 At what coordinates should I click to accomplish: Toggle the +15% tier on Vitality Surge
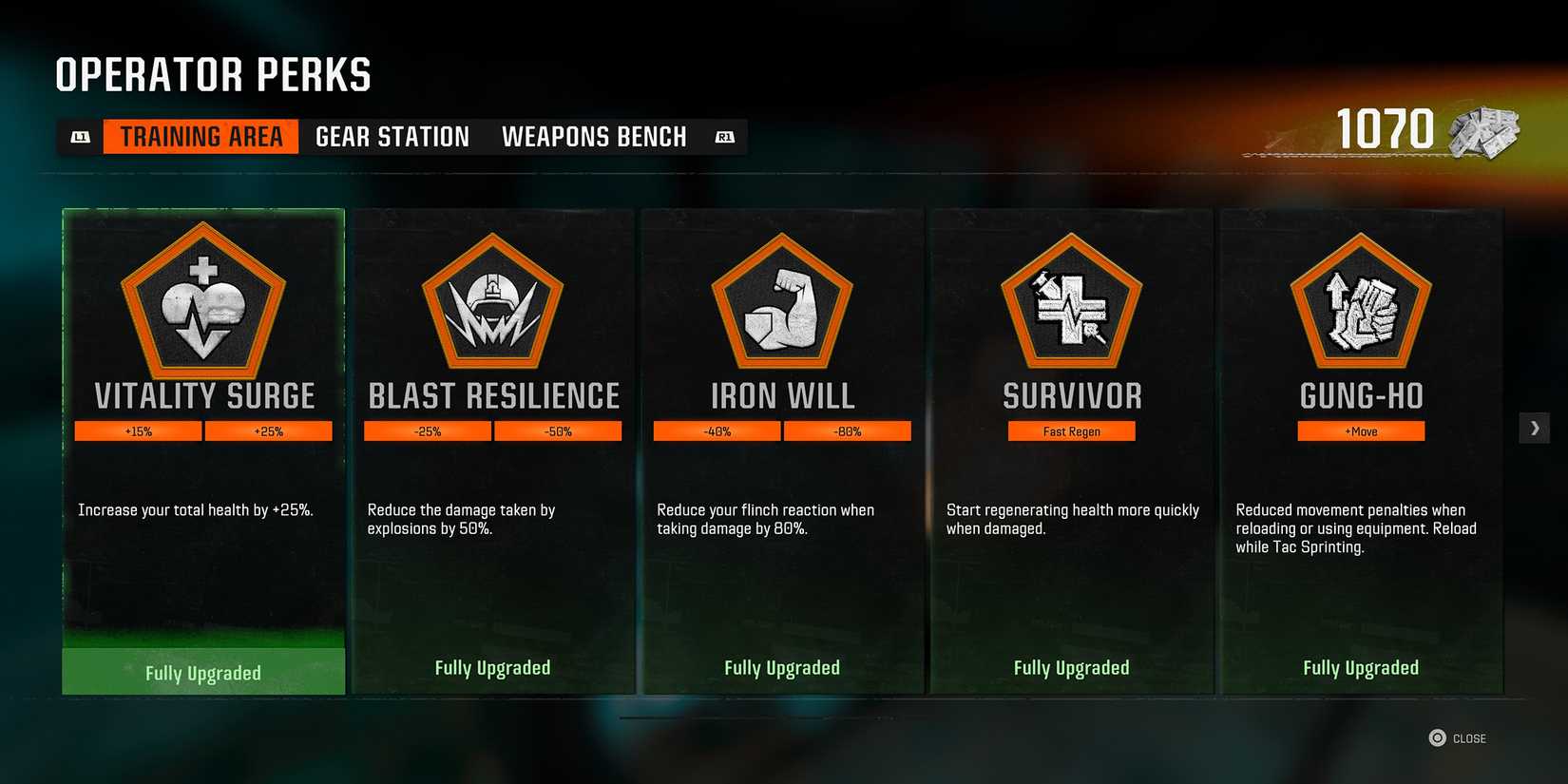click(x=137, y=430)
